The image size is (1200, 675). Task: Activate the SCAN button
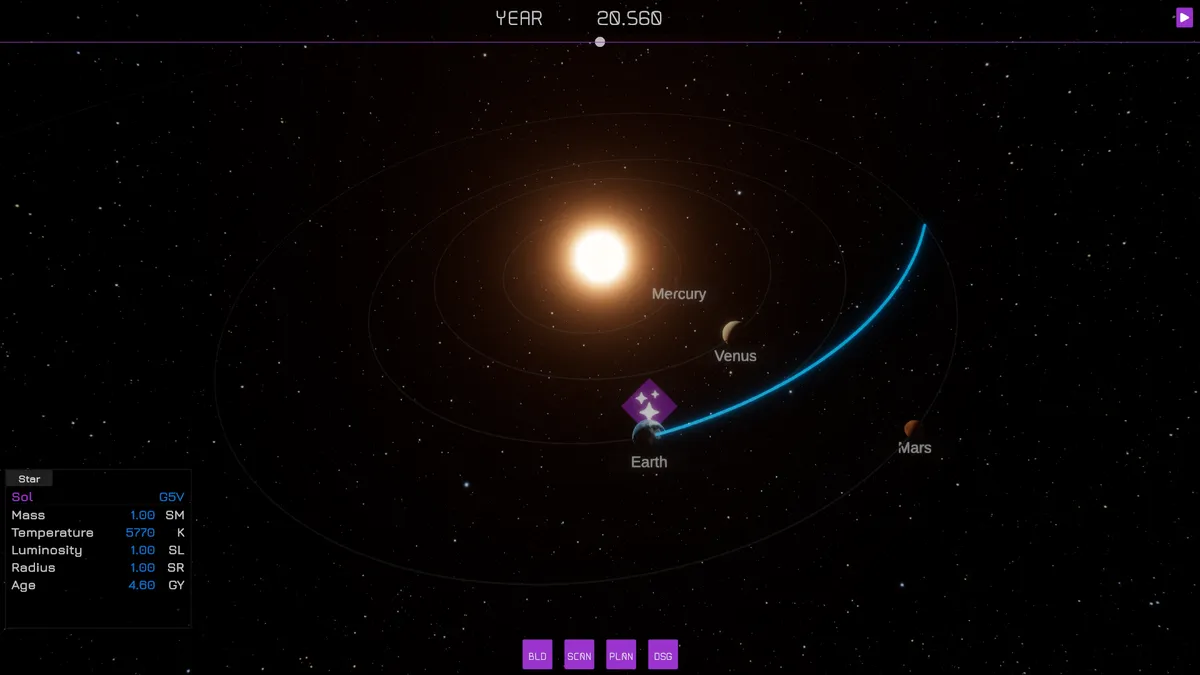[x=579, y=655]
